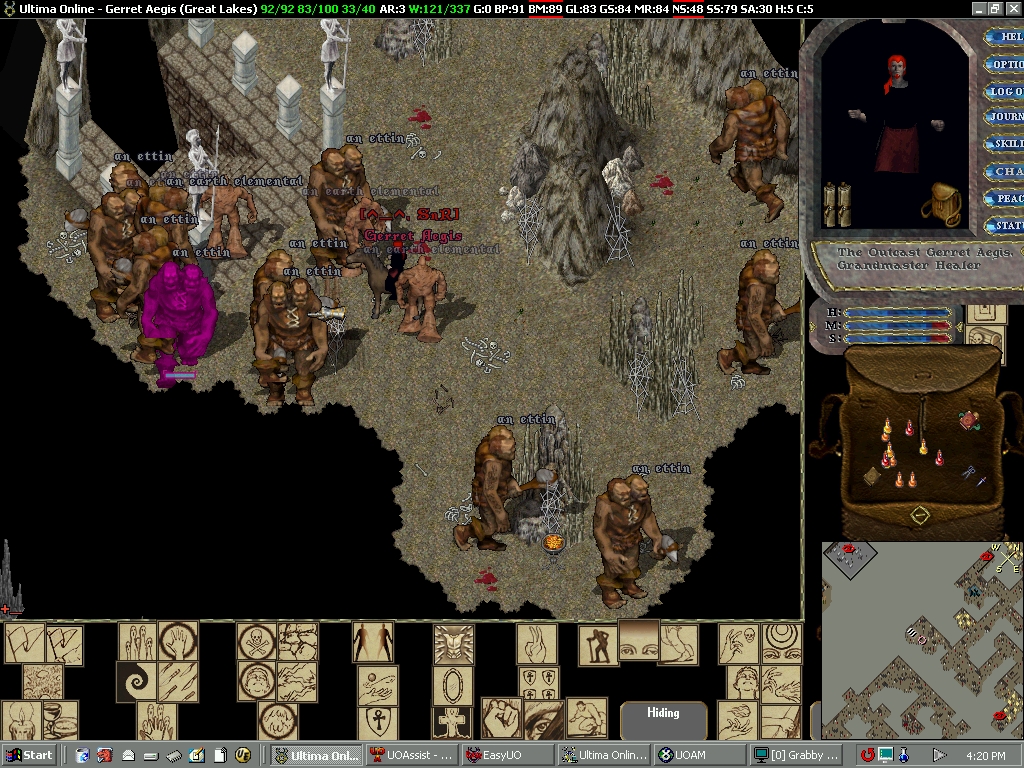This screenshot has width=1024, height=768.
Task: Select the red spellbook in the backpack
Action: (x=968, y=420)
